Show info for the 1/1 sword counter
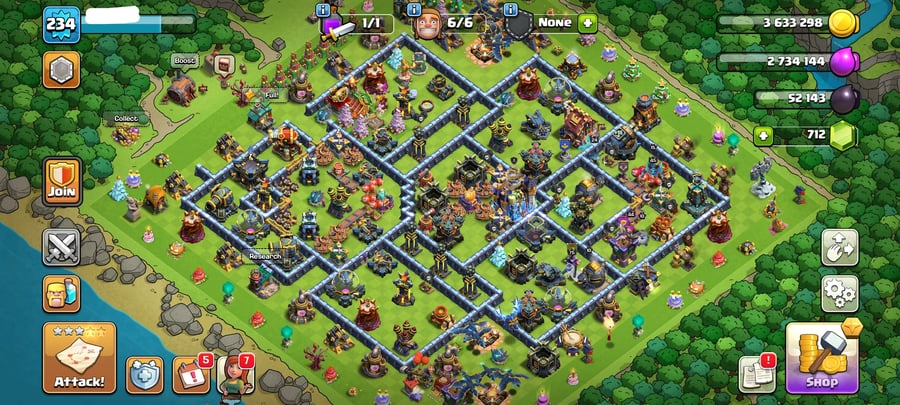The height and width of the screenshot is (405, 900). coord(324,10)
